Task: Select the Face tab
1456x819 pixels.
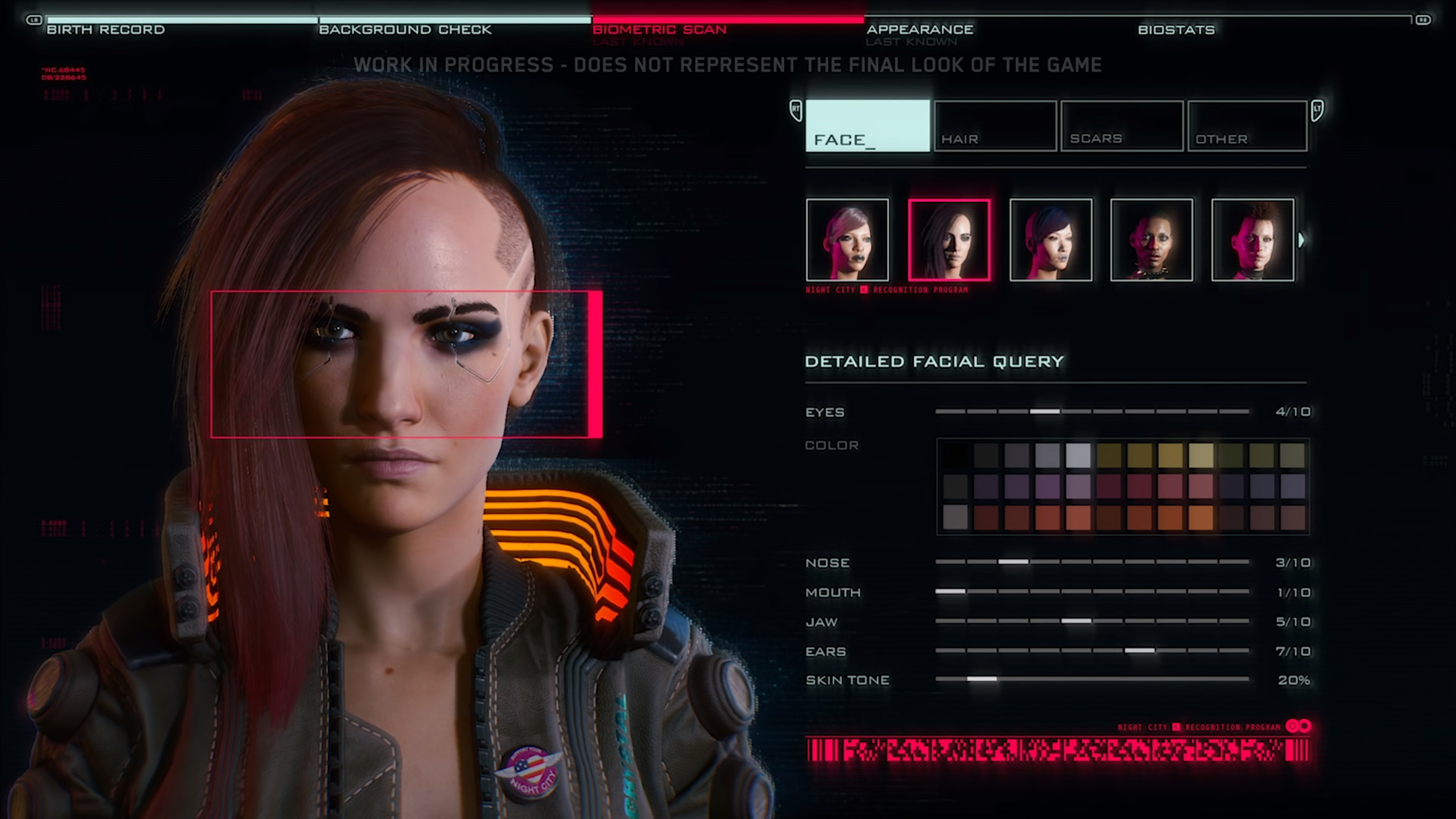Action: 868,126
